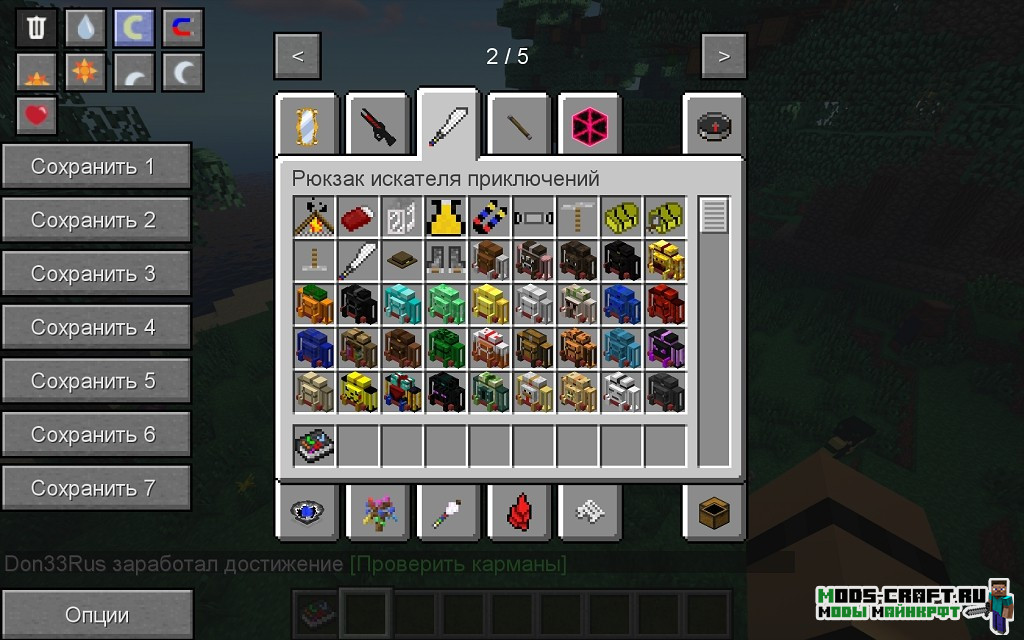The image size is (1024, 640).
Task: Choose the «Сохранить 7» button
Action: [96, 488]
